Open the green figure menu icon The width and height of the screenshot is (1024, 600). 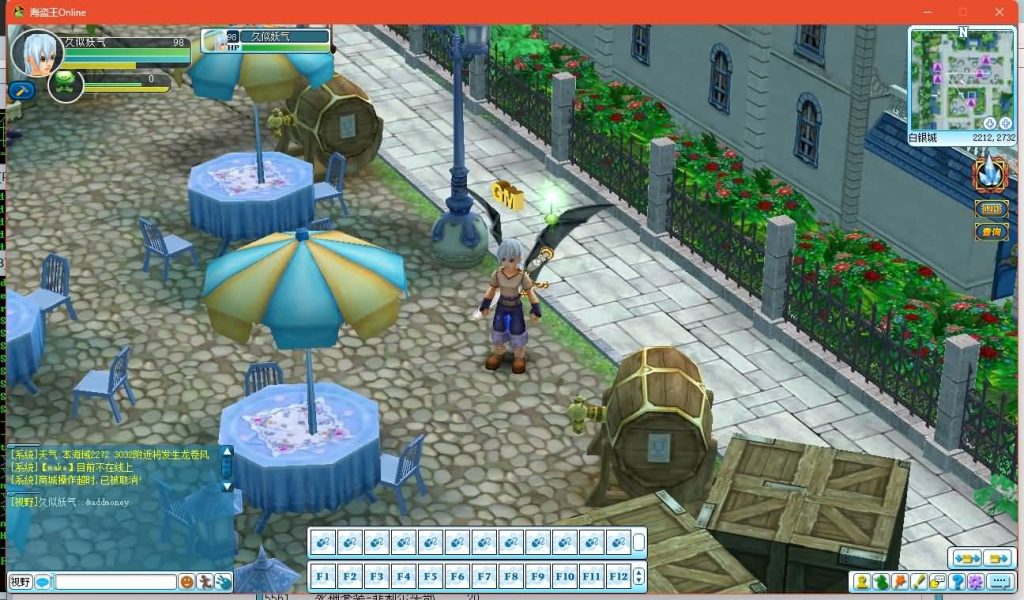[880, 582]
